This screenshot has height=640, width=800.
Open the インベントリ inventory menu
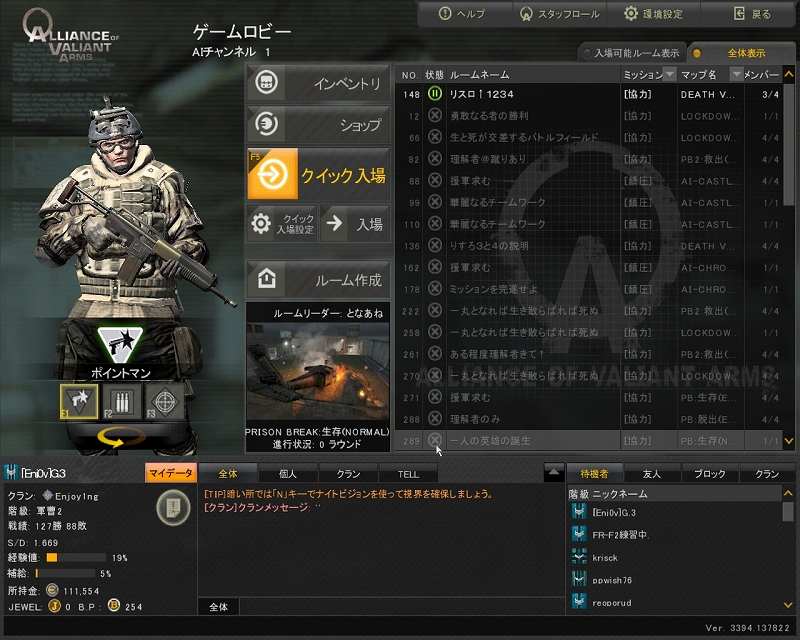pos(318,84)
